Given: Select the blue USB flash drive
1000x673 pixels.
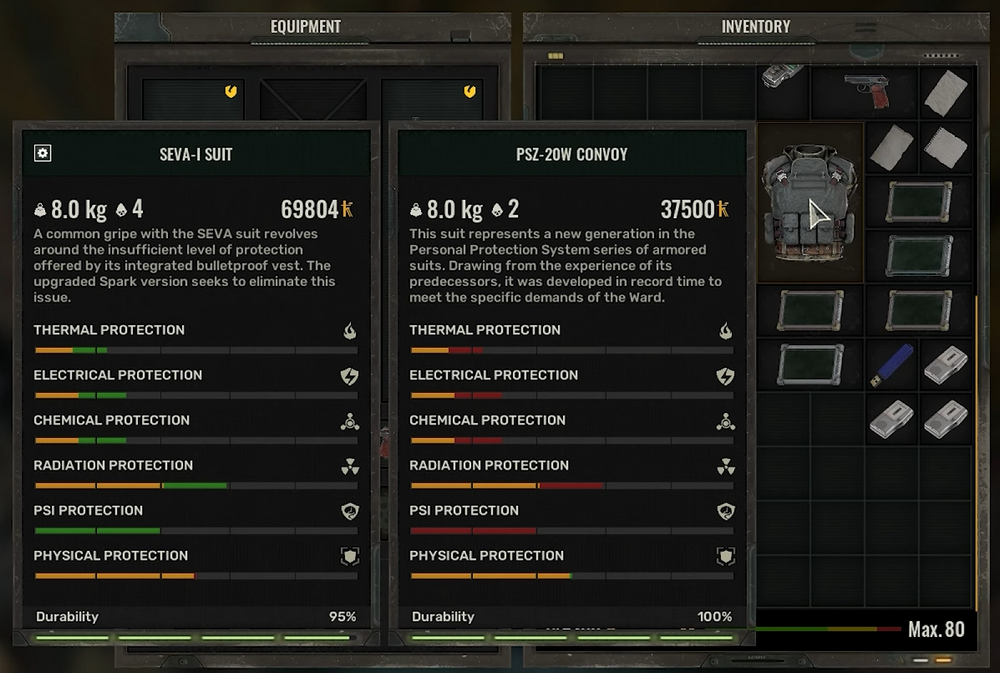Looking at the screenshot, I should [x=891, y=365].
